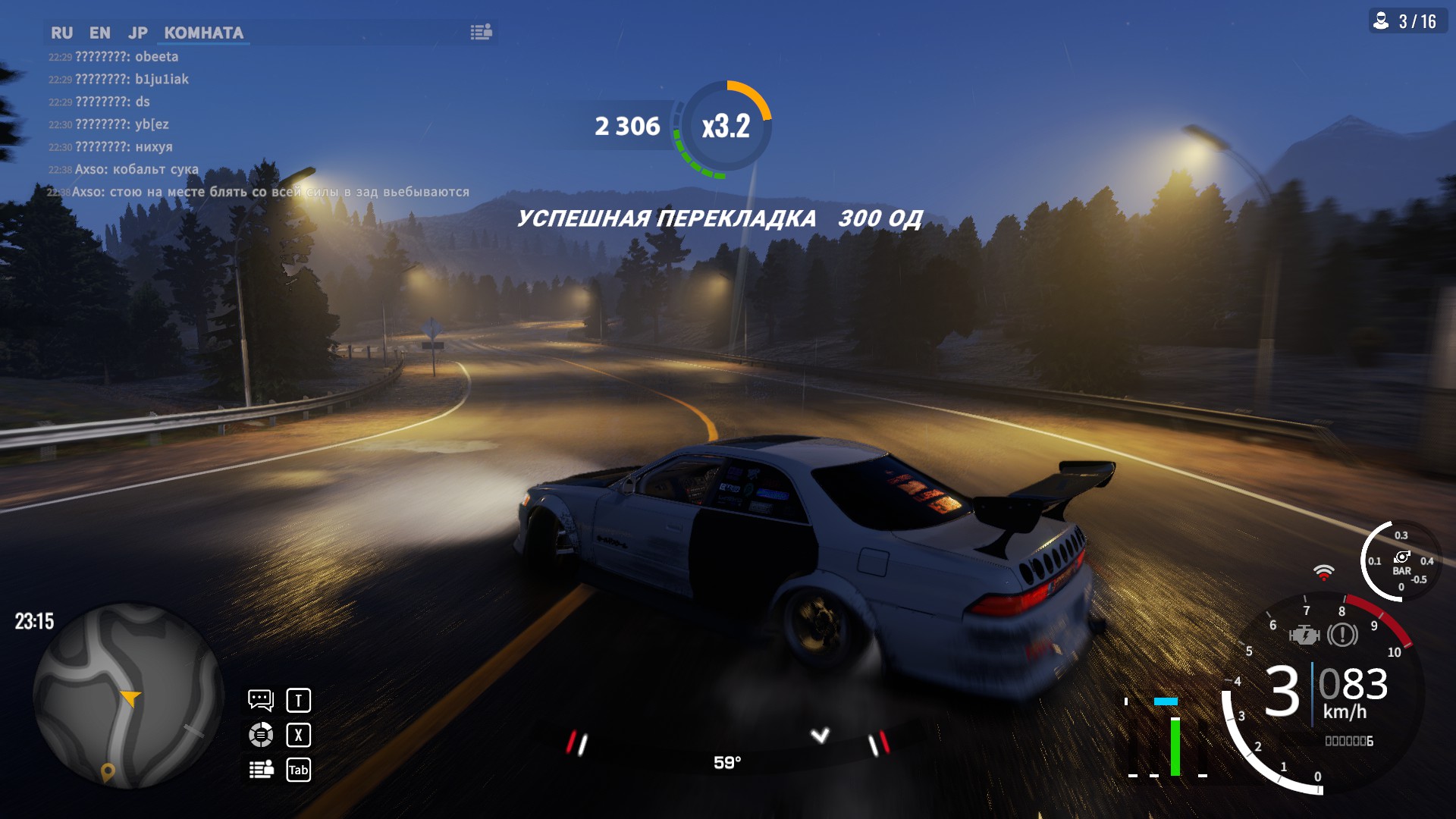Select the EN chat channel
The image size is (1456, 819).
click(x=99, y=33)
